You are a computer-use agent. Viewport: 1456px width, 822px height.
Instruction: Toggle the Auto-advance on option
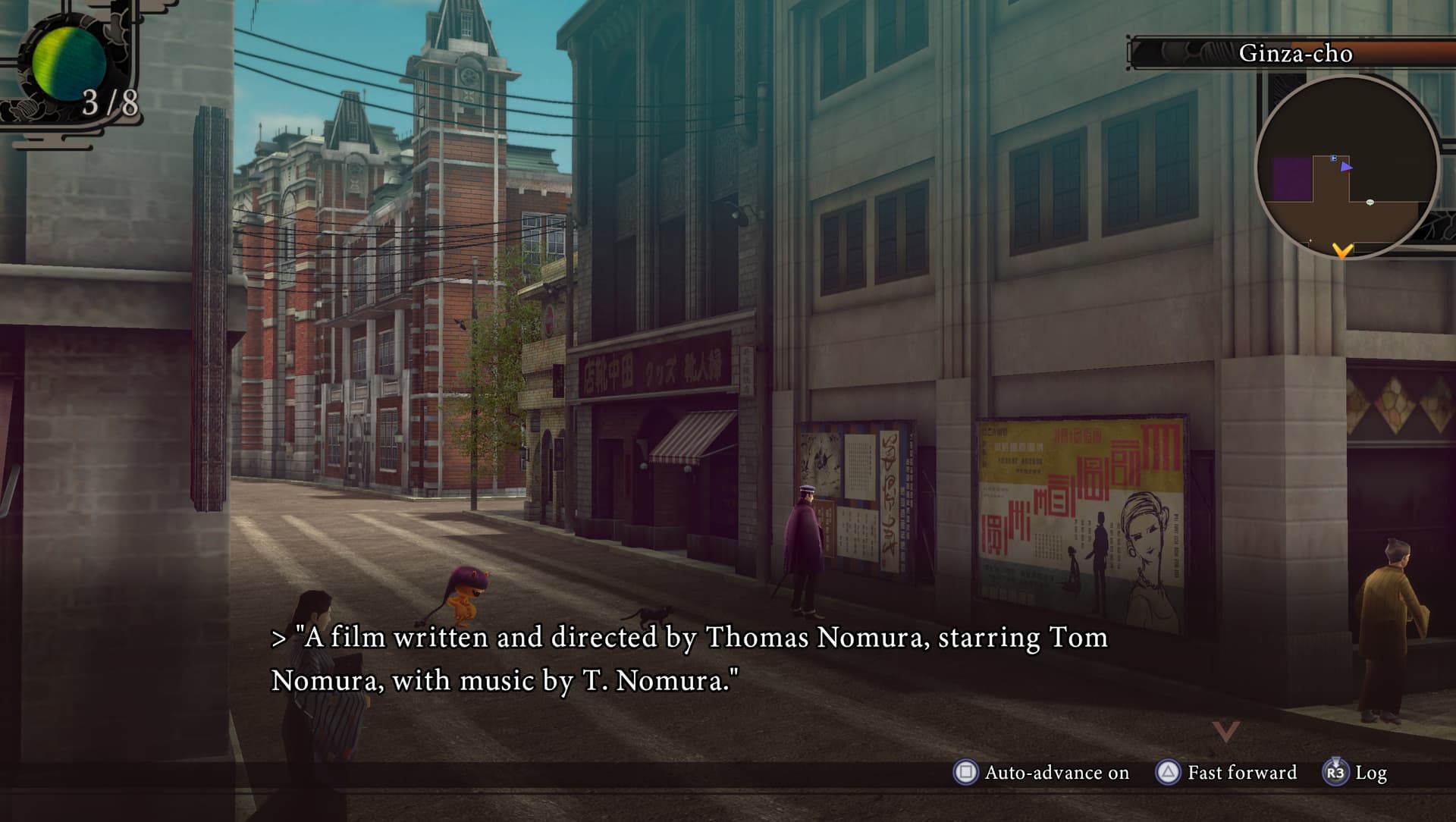[x=1041, y=773]
